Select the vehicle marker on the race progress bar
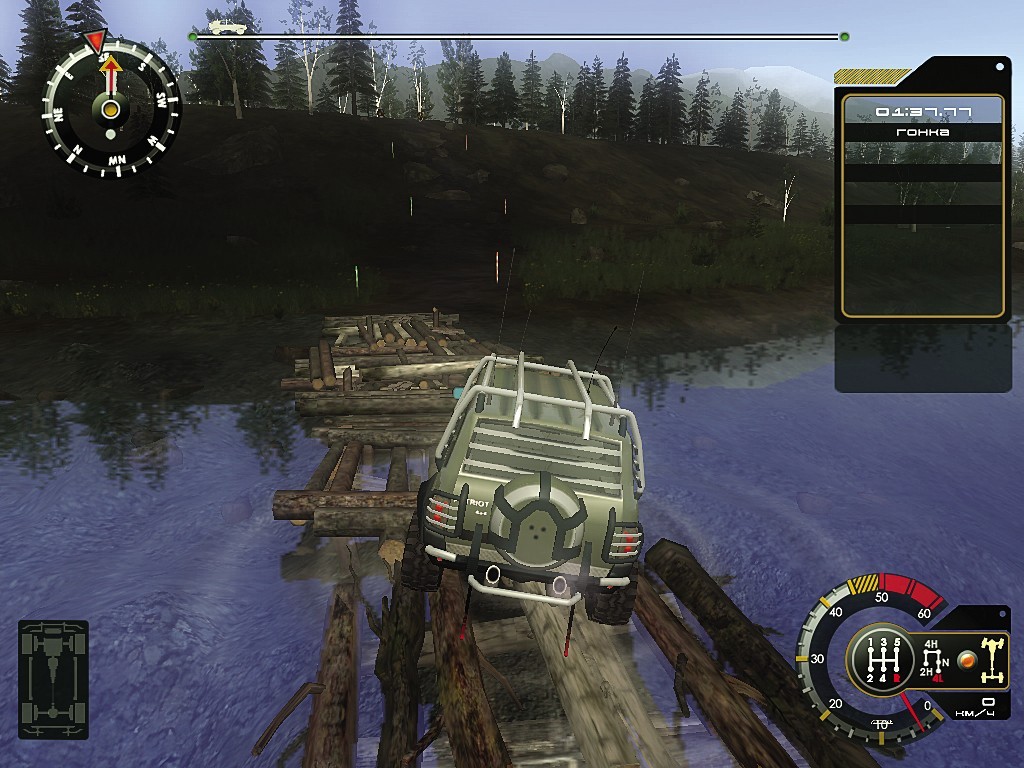Screen dimensions: 1024x768 [x=227, y=27]
